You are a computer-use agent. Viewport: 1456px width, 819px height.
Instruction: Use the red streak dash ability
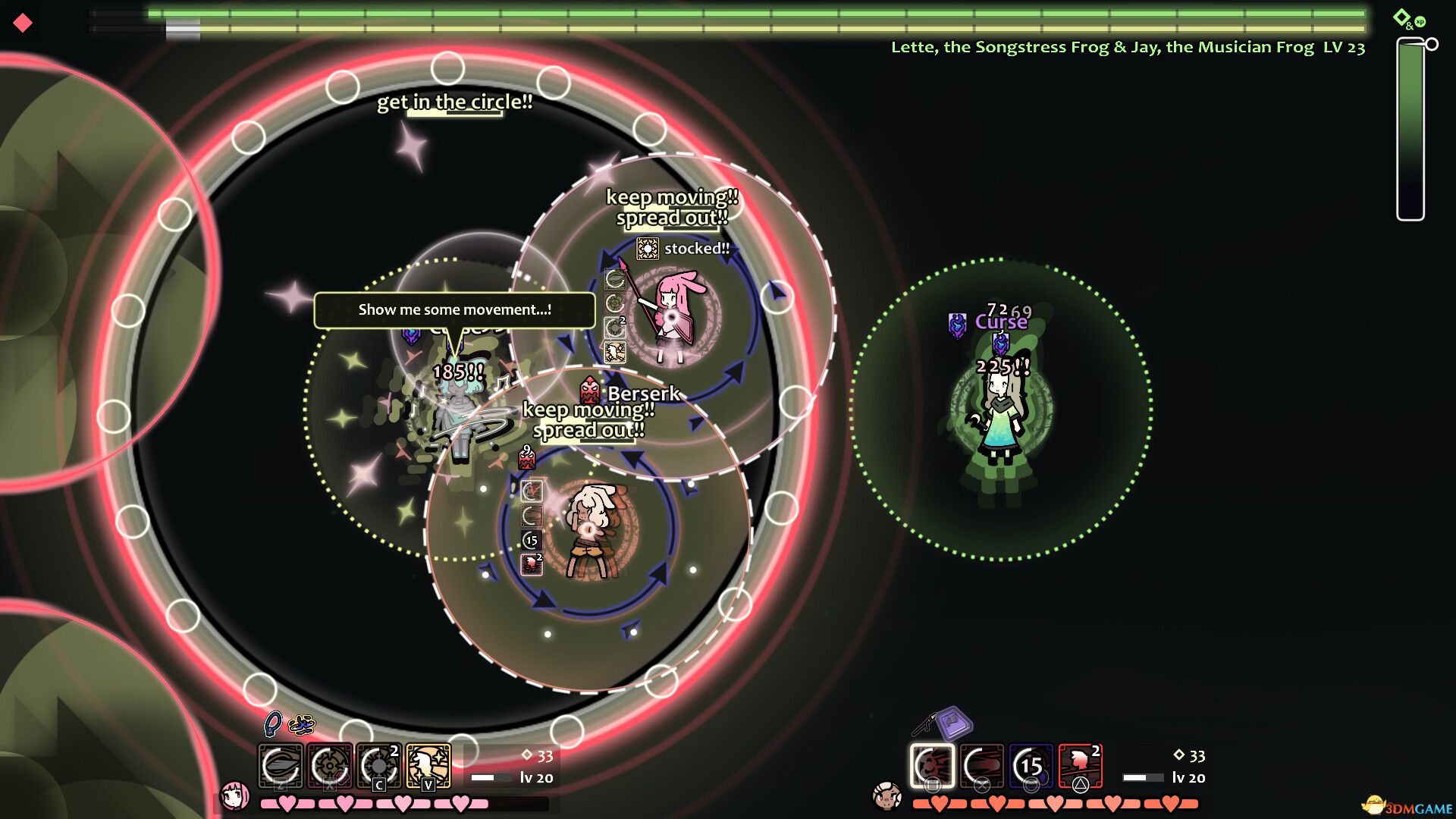982,766
